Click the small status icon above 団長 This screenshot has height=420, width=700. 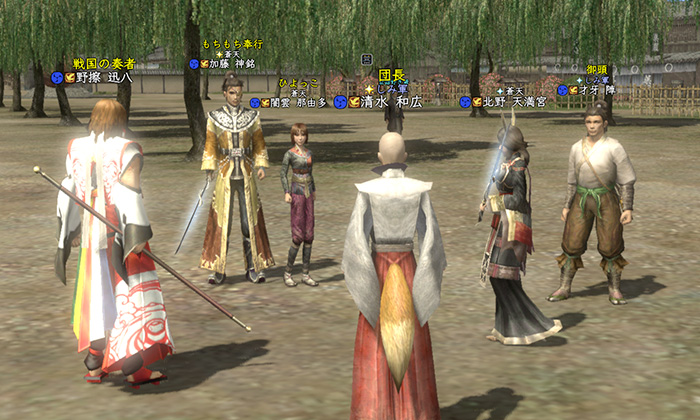click(367, 59)
